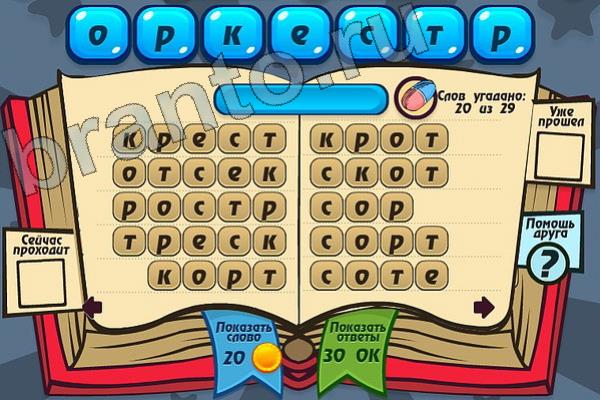Turn back with the left page arrow
This screenshot has height=400, width=600.
point(90,305)
